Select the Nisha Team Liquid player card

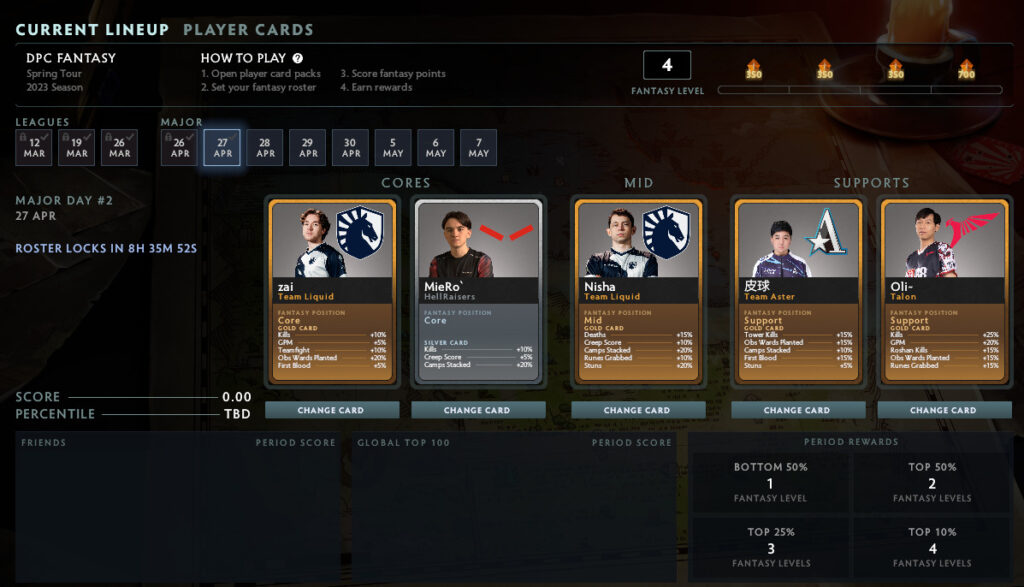(x=637, y=290)
